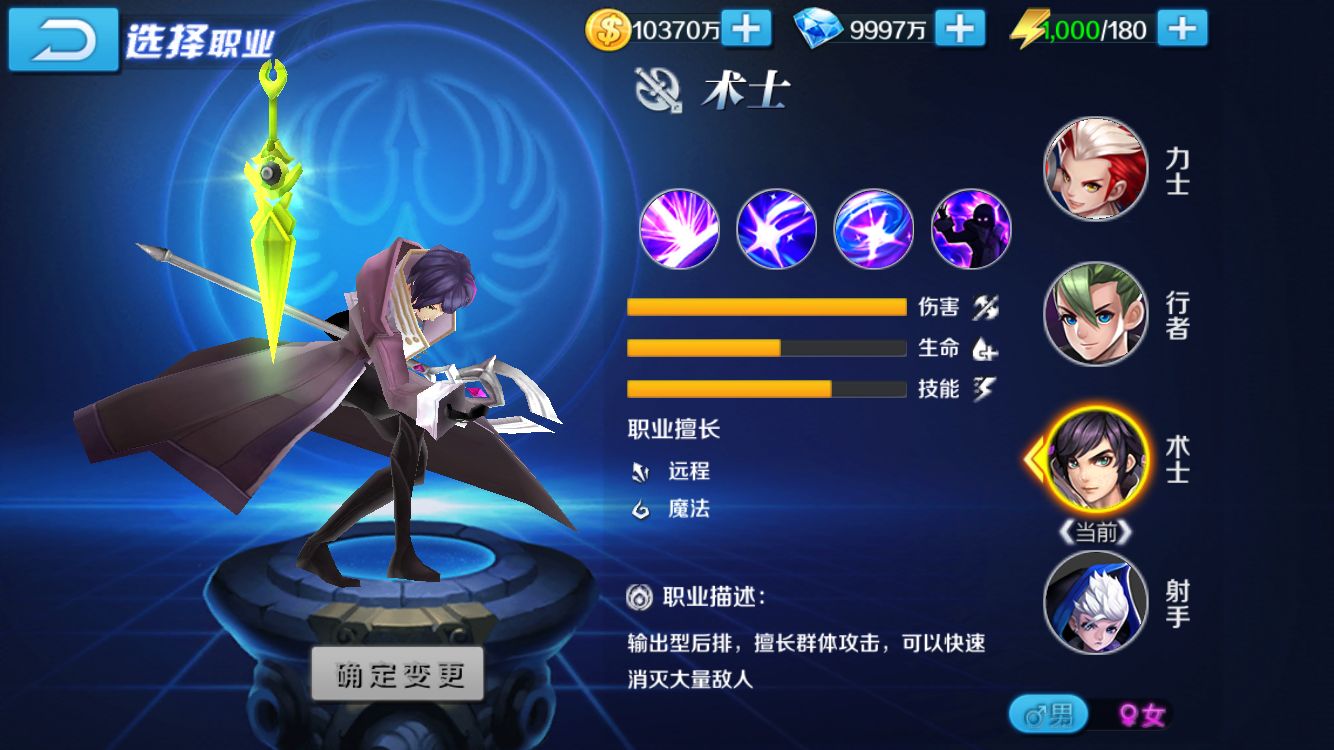The width and height of the screenshot is (1334, 750).
Task: Click the crossed-swords damage icon beside 伤害 bar
Action: 986,307
